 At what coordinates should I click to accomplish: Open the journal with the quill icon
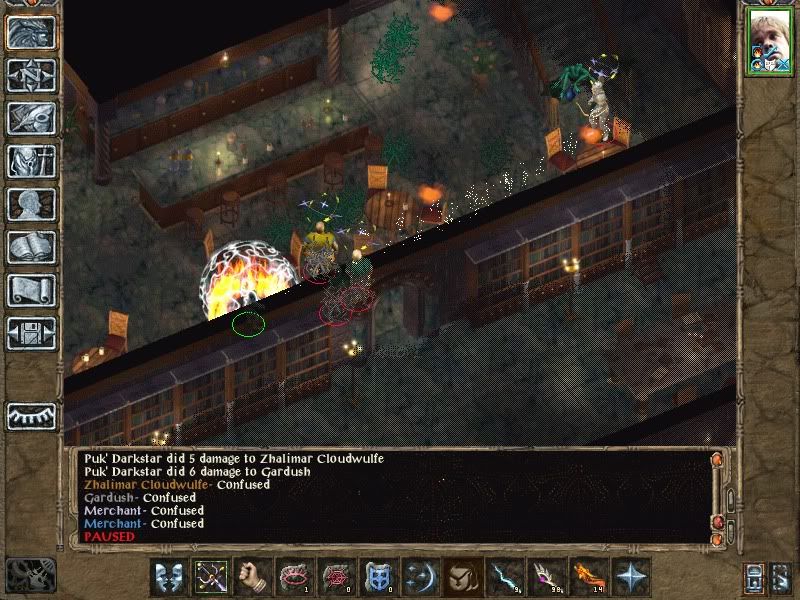[x=31, y=118]
